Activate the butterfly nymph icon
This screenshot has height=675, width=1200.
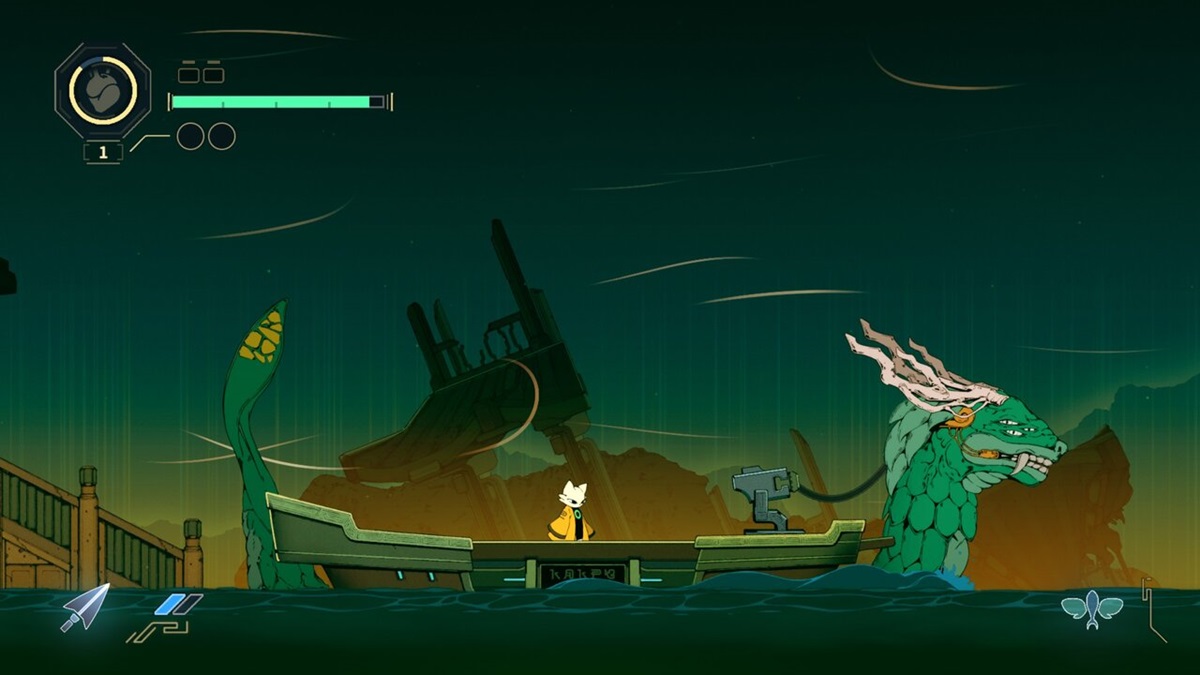pyautogui.click(x=1092, y=606)
